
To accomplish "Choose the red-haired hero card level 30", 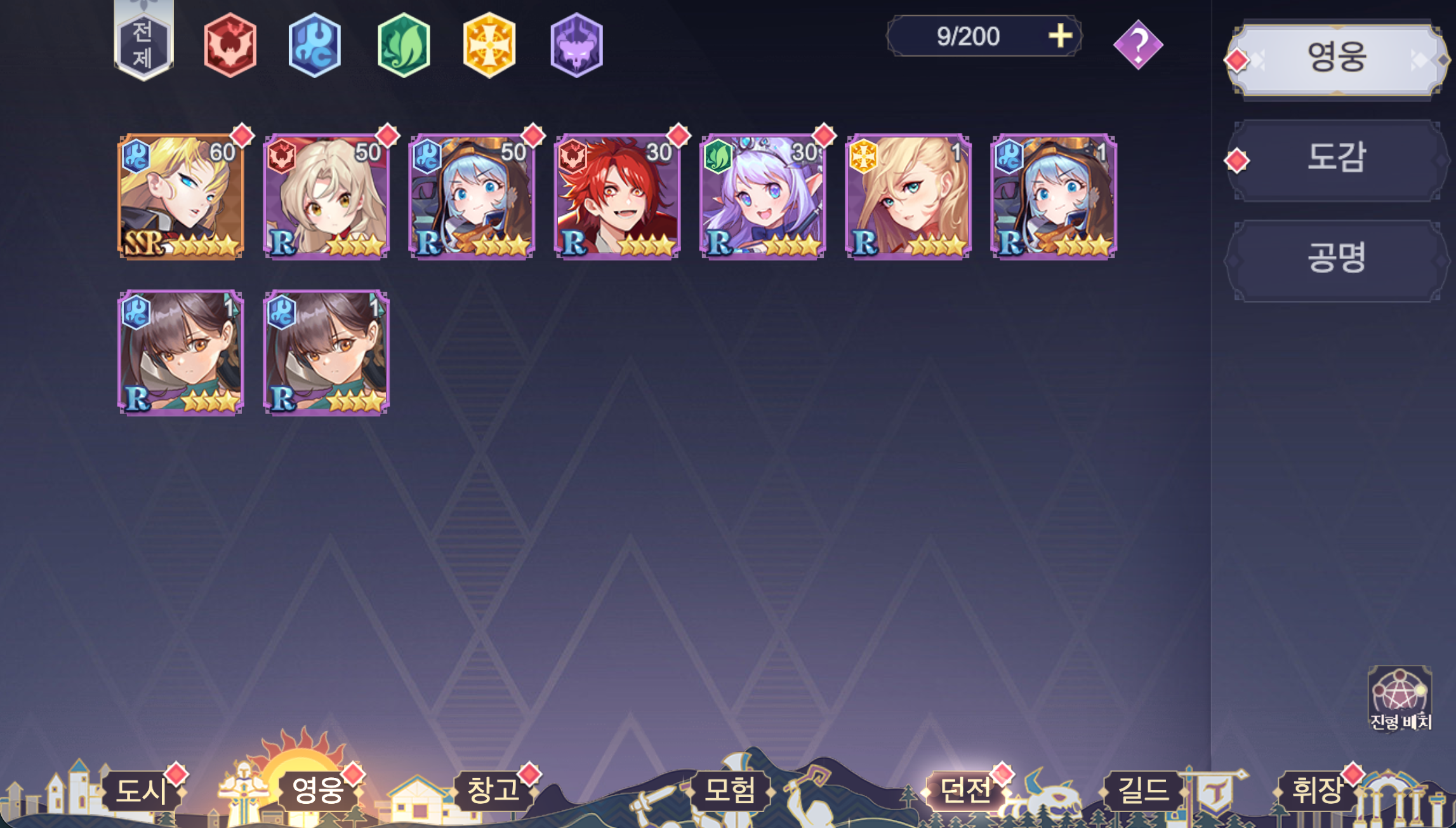I will click(x=618, y=196).
